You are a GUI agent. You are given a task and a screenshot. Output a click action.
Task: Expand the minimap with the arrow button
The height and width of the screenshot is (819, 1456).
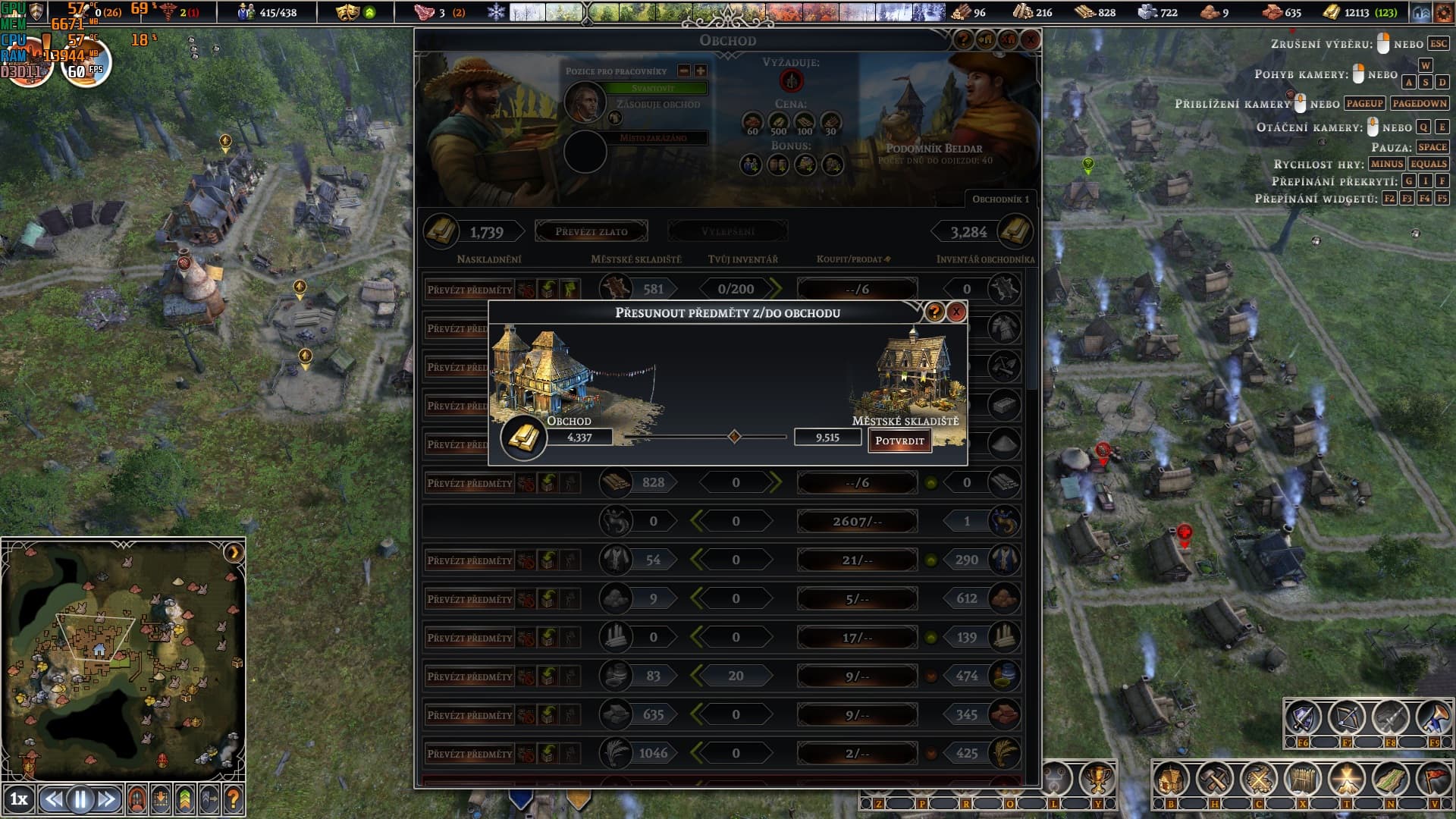coord(234,553)
